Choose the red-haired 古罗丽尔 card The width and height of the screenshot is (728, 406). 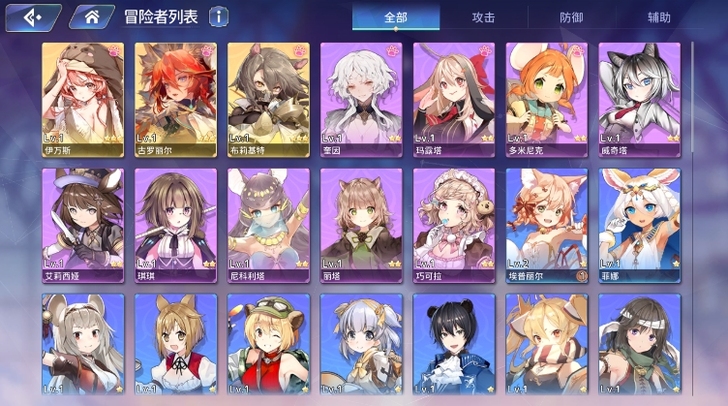click(x=176, y=98)
